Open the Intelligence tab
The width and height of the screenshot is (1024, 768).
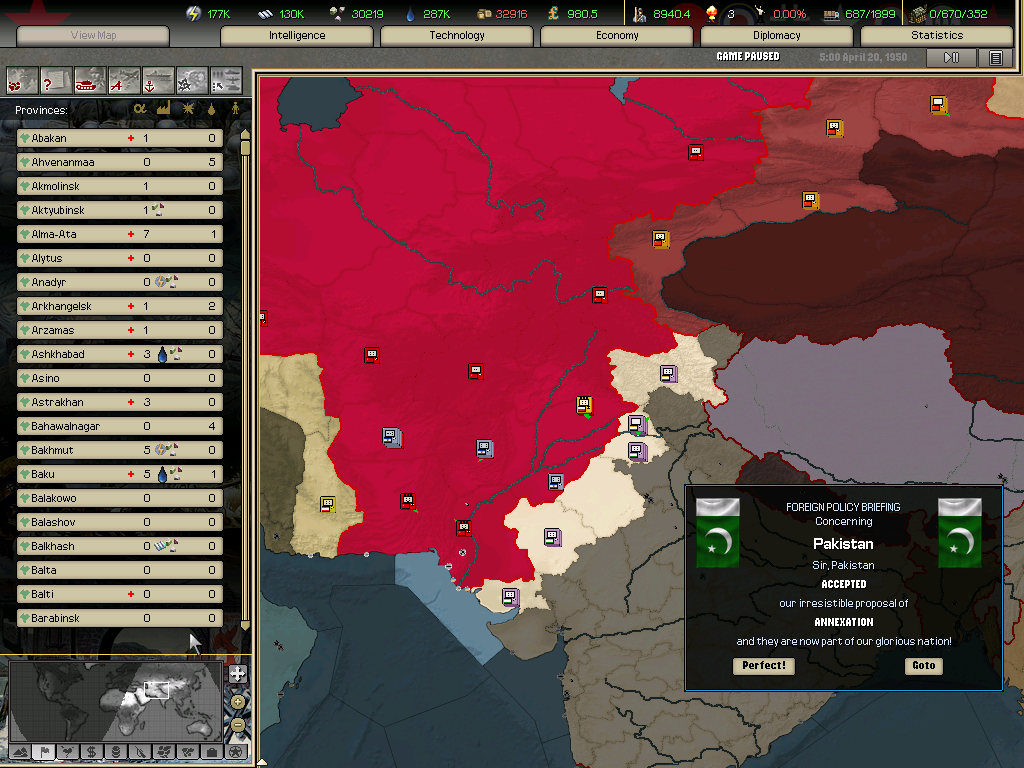(x=297, y=35)
